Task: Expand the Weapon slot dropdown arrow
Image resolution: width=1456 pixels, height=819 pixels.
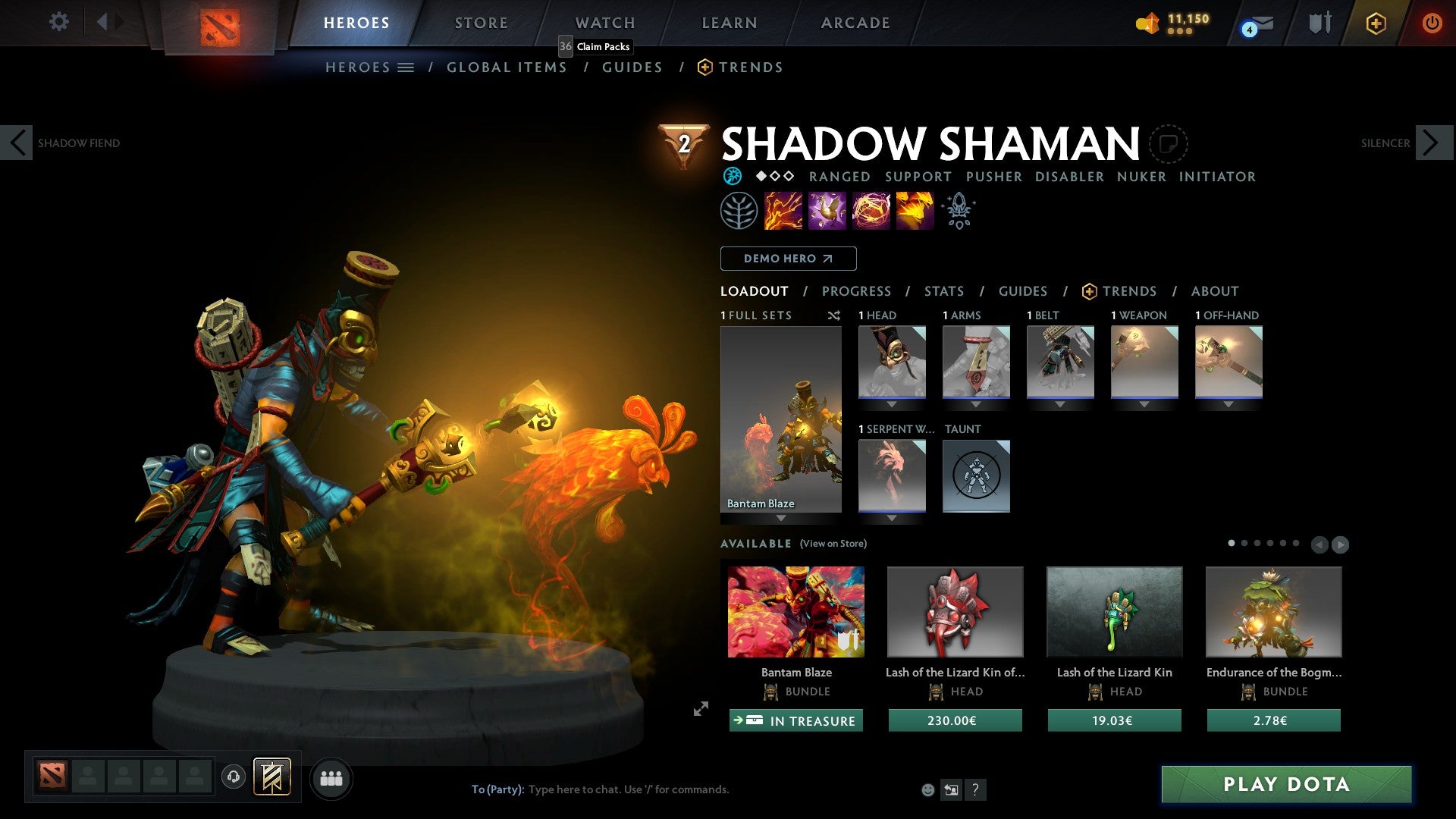Action: [1145, 404]
